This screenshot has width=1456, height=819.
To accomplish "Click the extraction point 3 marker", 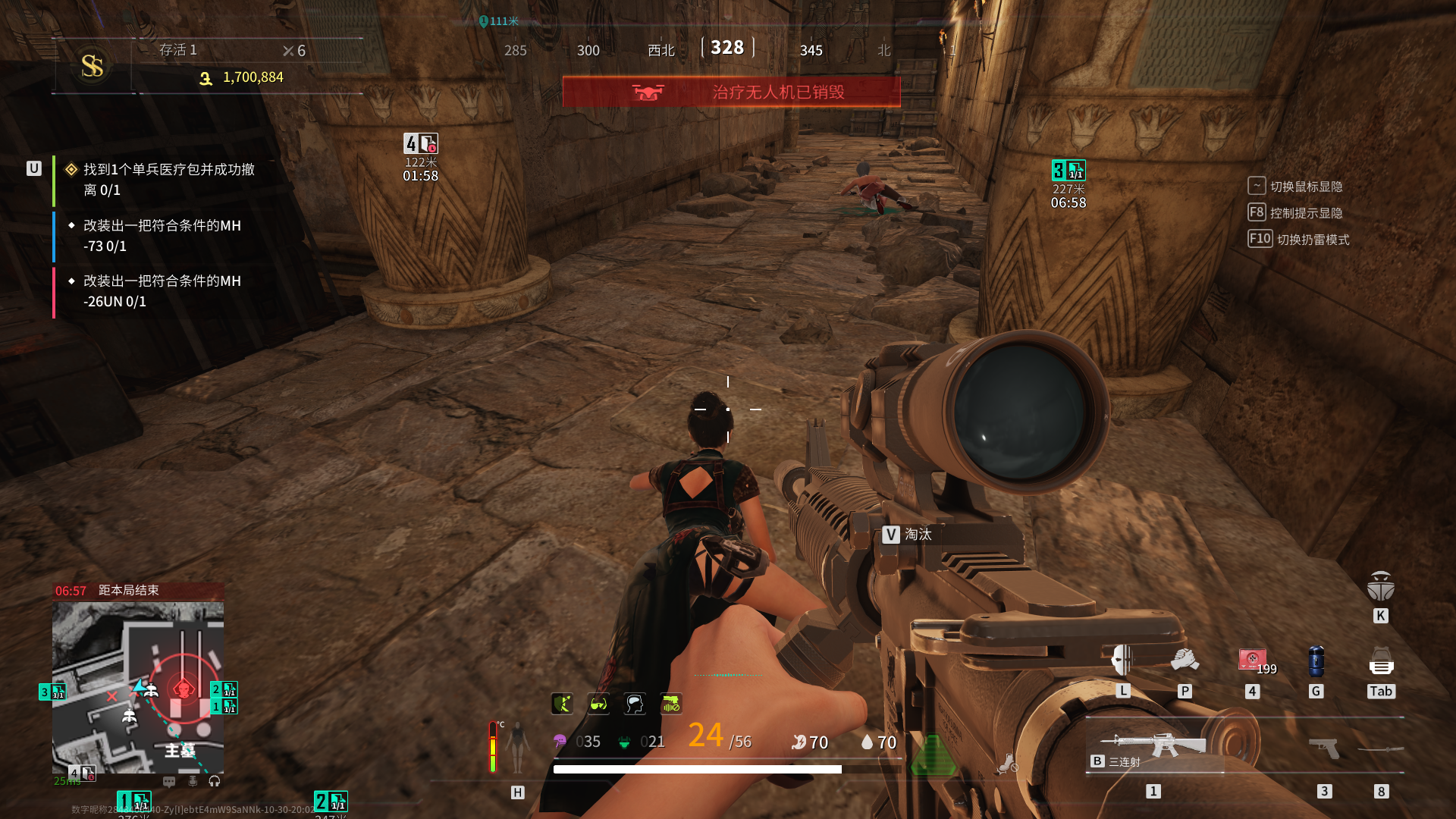I will coord(1068,171).
